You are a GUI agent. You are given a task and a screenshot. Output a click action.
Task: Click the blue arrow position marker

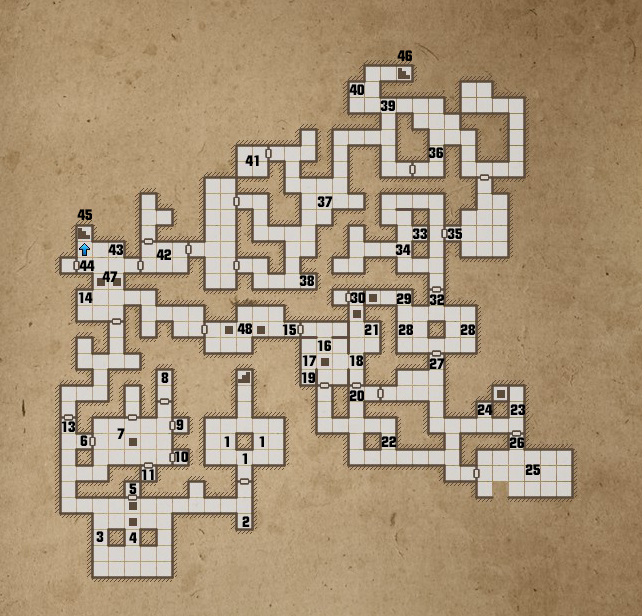point(85,248)
